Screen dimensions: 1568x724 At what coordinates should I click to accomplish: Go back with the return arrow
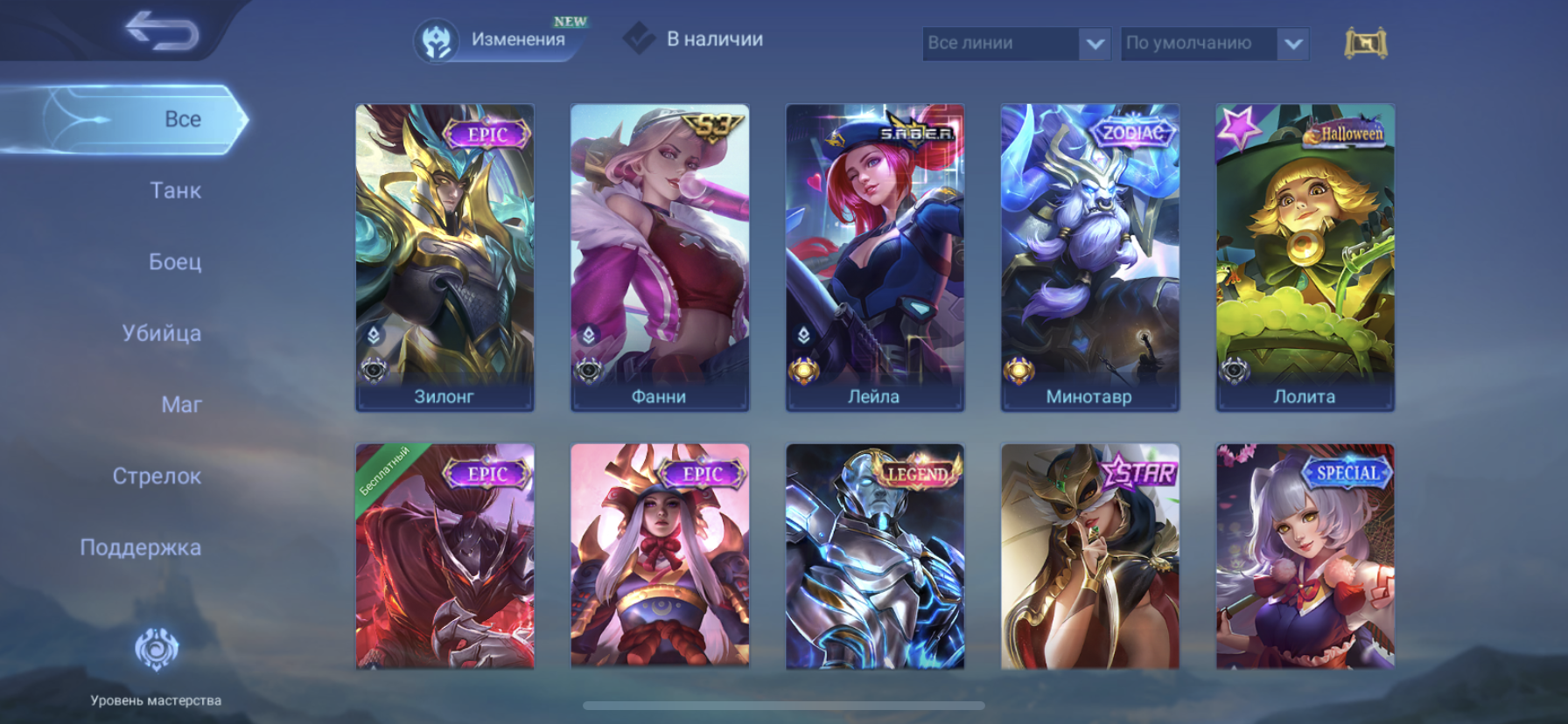click(x=162, y=31)
